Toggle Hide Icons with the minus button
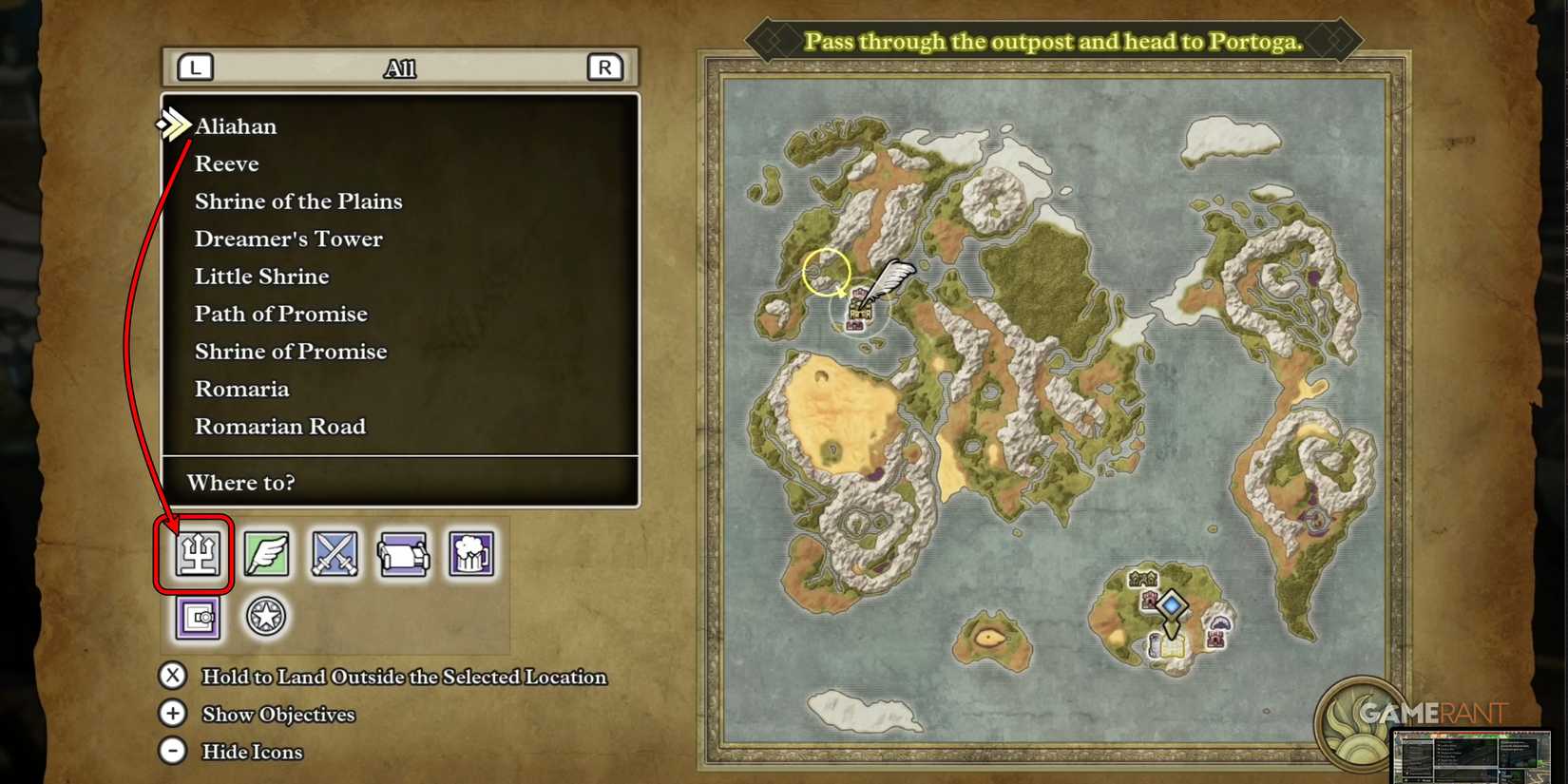Screen dimensions: 1568x784 point(172,751)
